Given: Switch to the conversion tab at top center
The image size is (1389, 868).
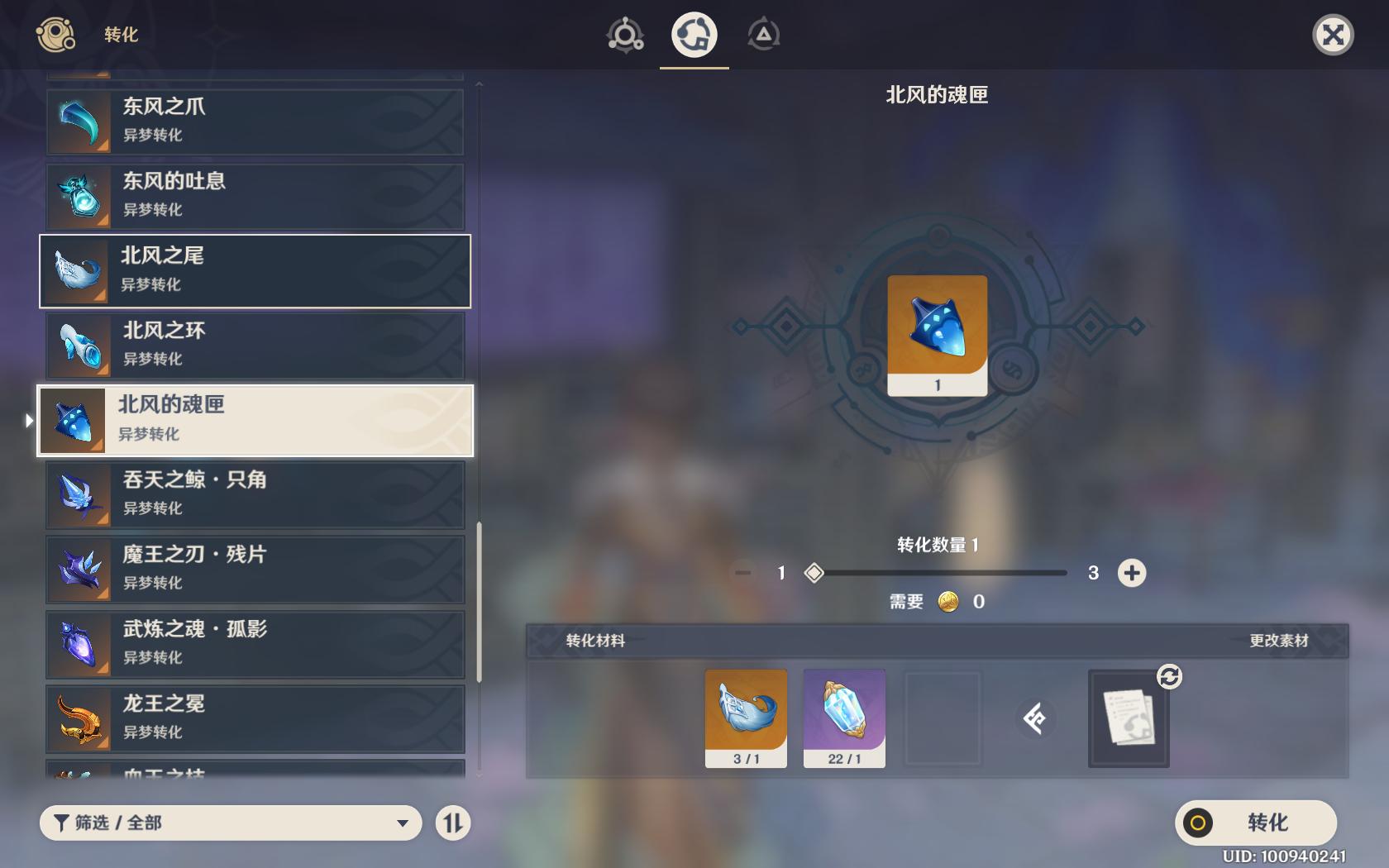Looking at the screenshot, I should (694, 35).
